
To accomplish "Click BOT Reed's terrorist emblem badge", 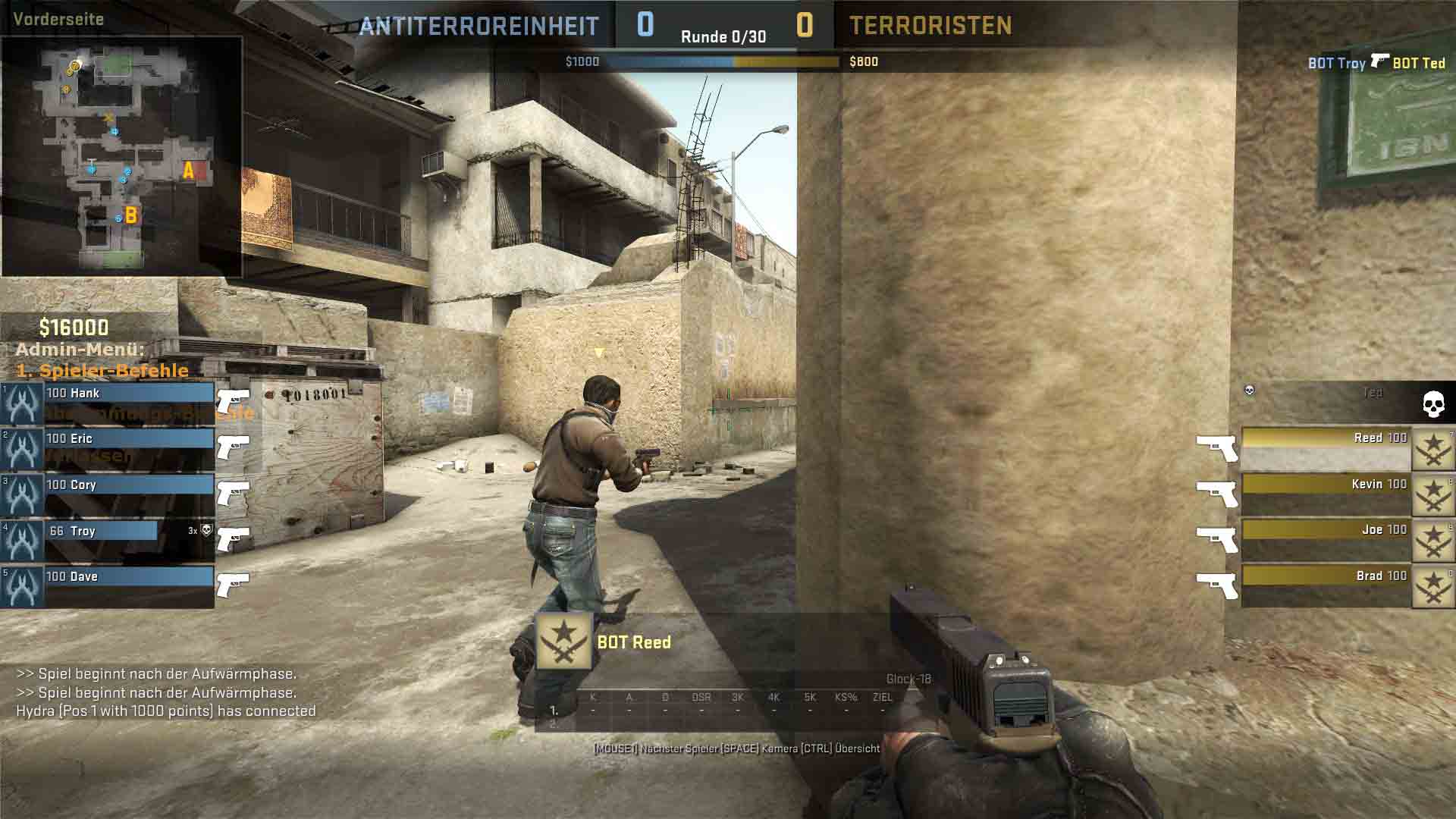I will tap(563, 642).
